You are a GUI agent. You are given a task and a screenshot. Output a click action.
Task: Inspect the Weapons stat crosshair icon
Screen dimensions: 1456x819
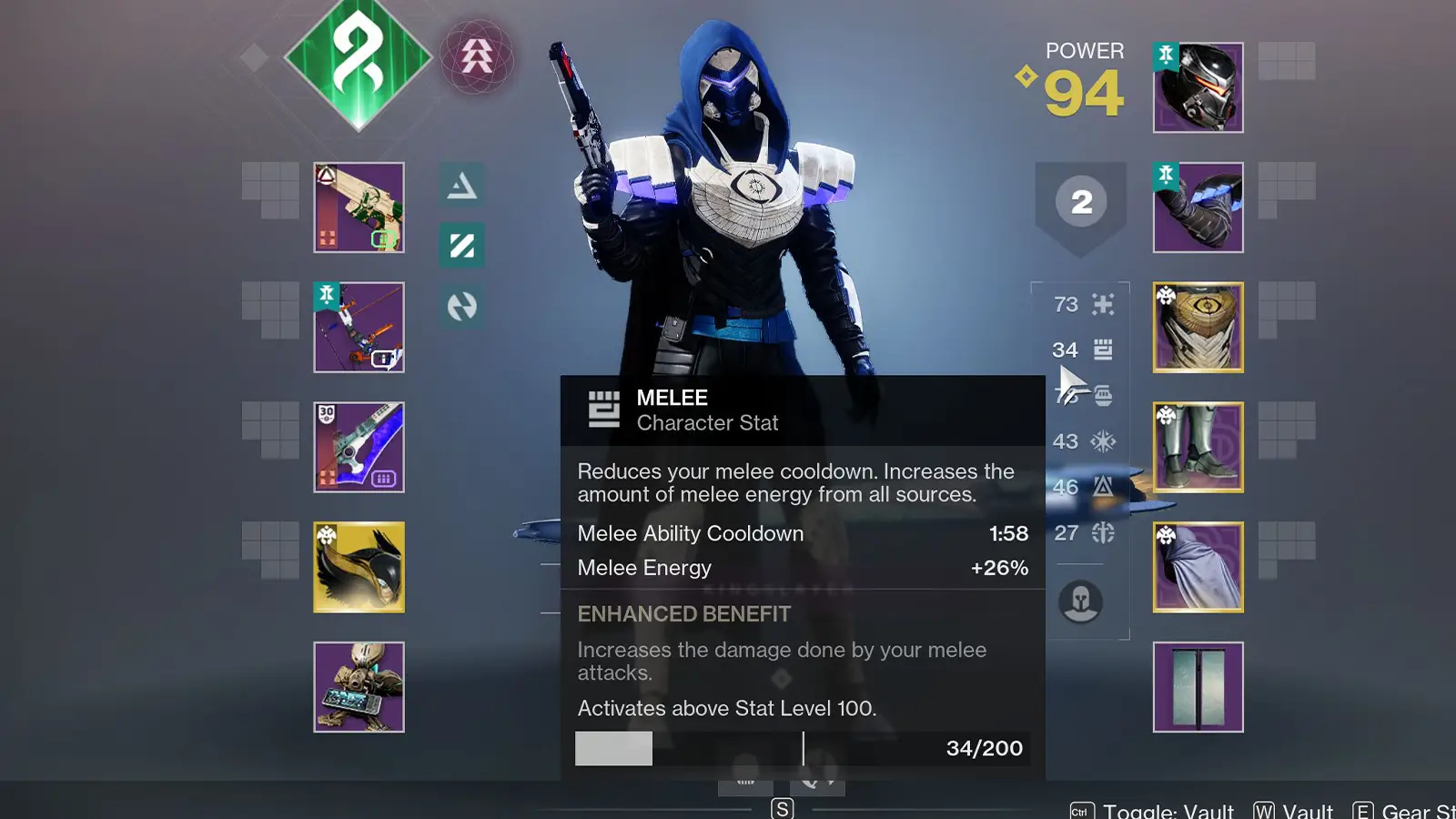pos(1103,305)
